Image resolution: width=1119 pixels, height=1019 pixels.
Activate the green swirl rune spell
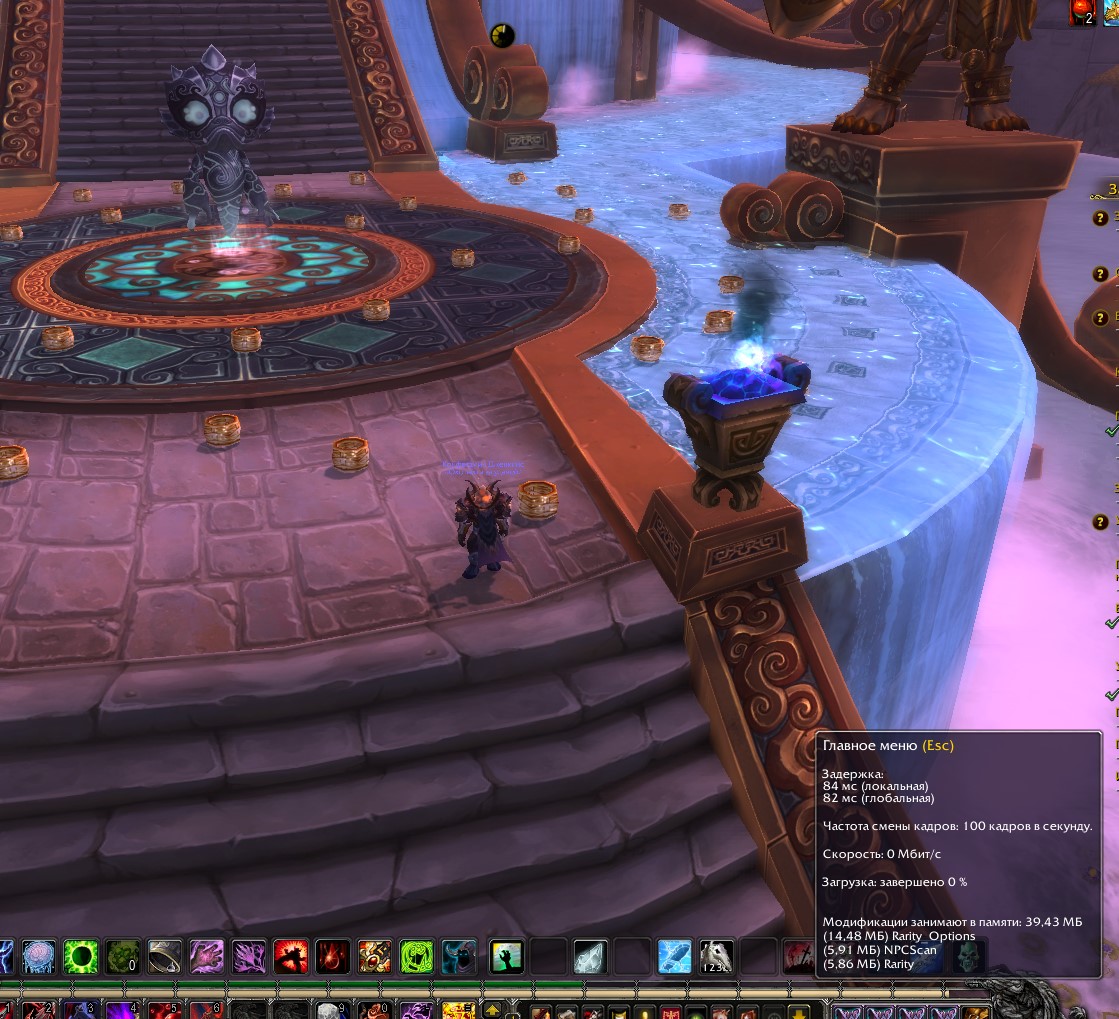click(x=417, y=957)
